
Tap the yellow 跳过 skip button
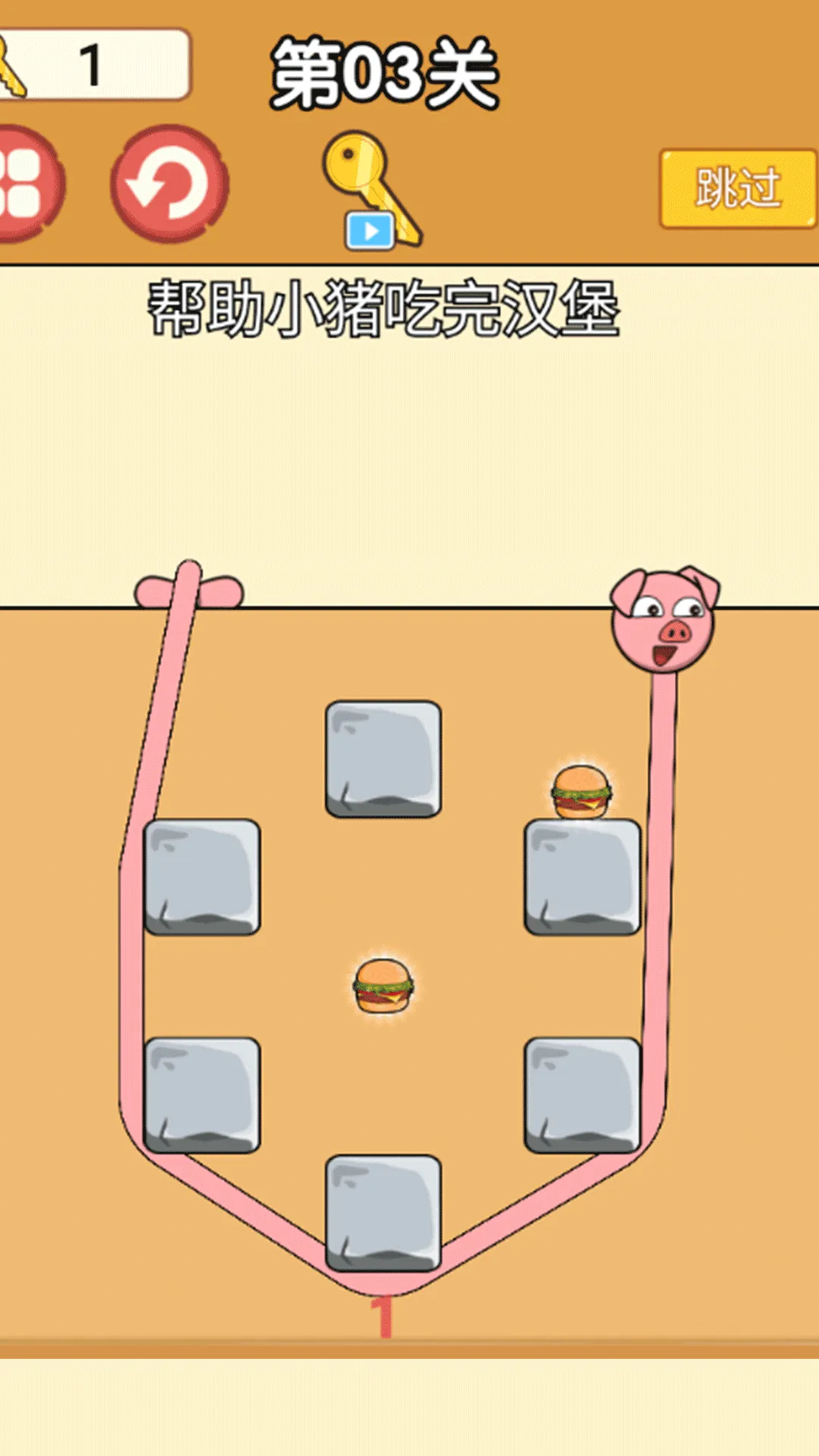[x=737, y=188]
